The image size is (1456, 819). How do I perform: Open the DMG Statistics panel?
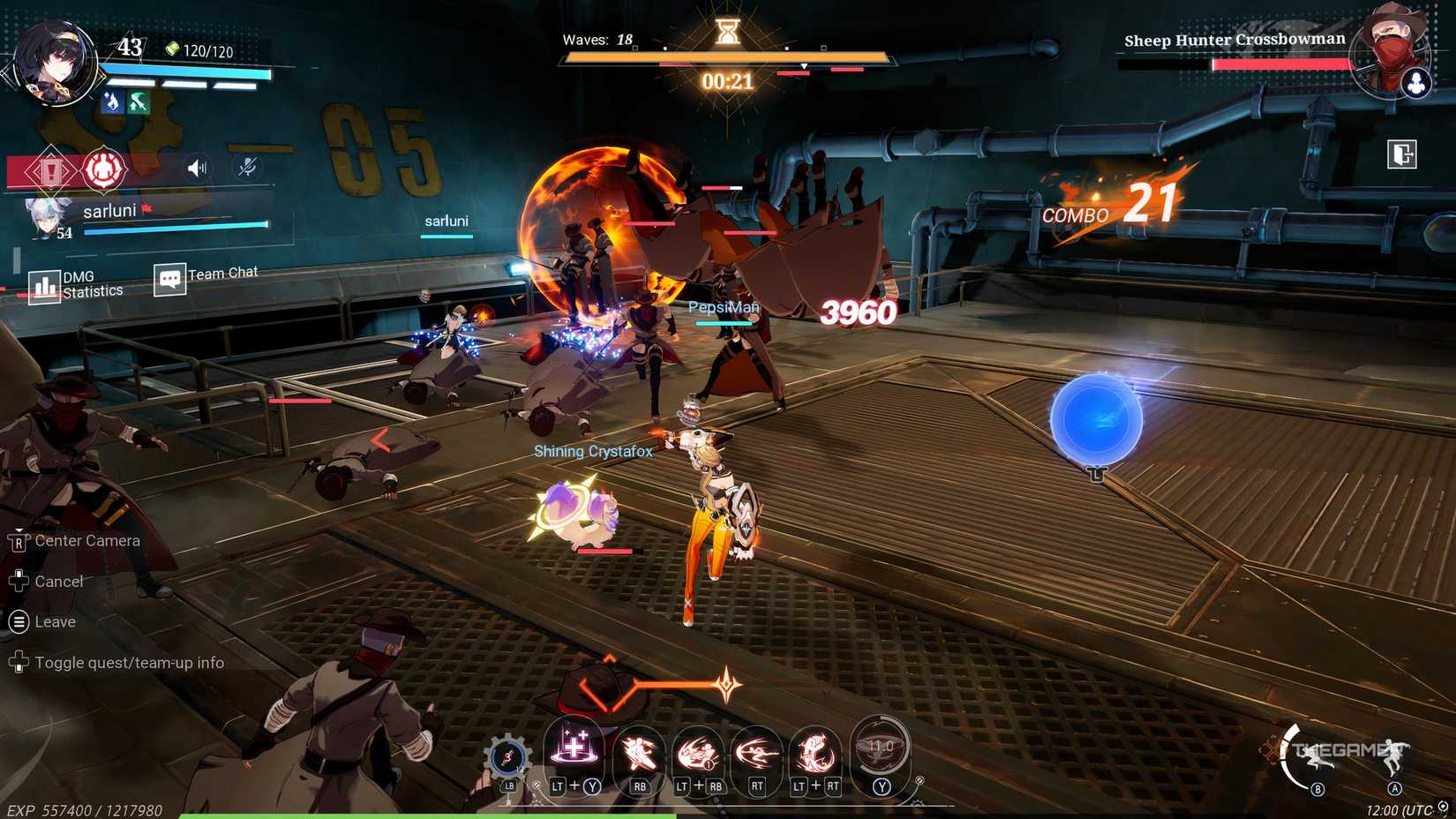43,284
